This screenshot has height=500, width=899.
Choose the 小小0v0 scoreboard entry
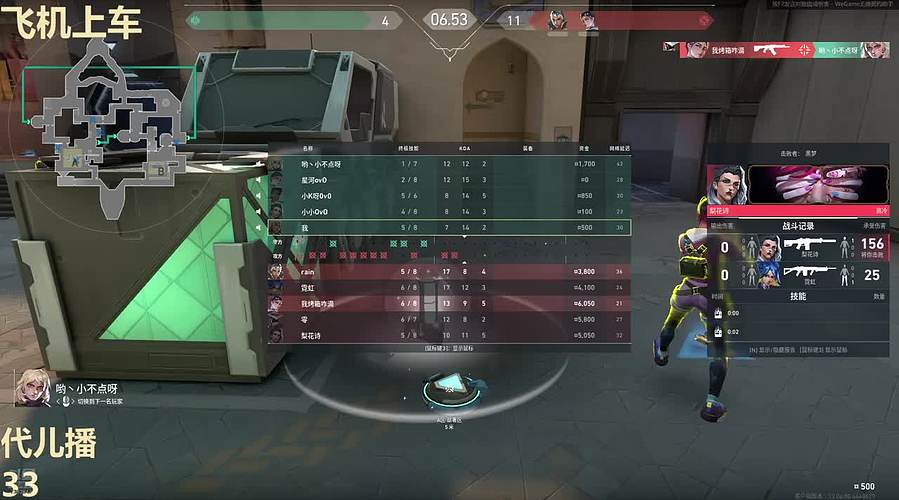tap(450, 212)
